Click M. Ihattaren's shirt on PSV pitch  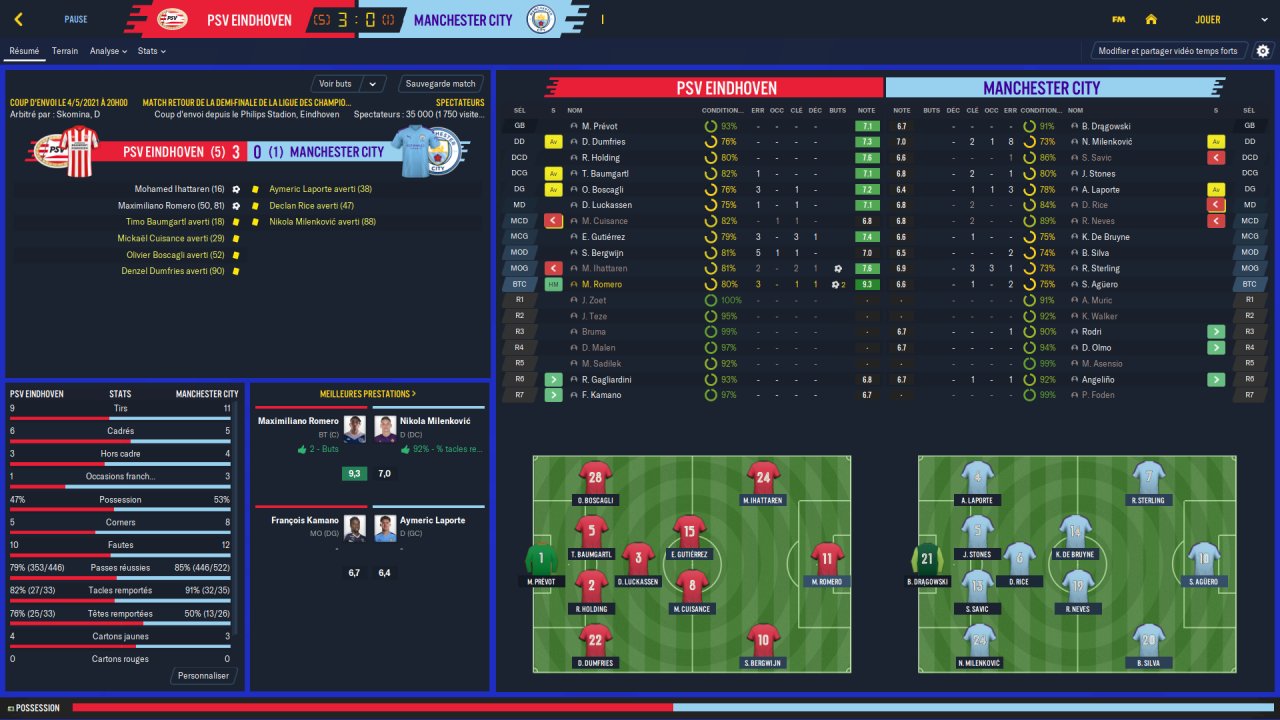tap(763, 477)
